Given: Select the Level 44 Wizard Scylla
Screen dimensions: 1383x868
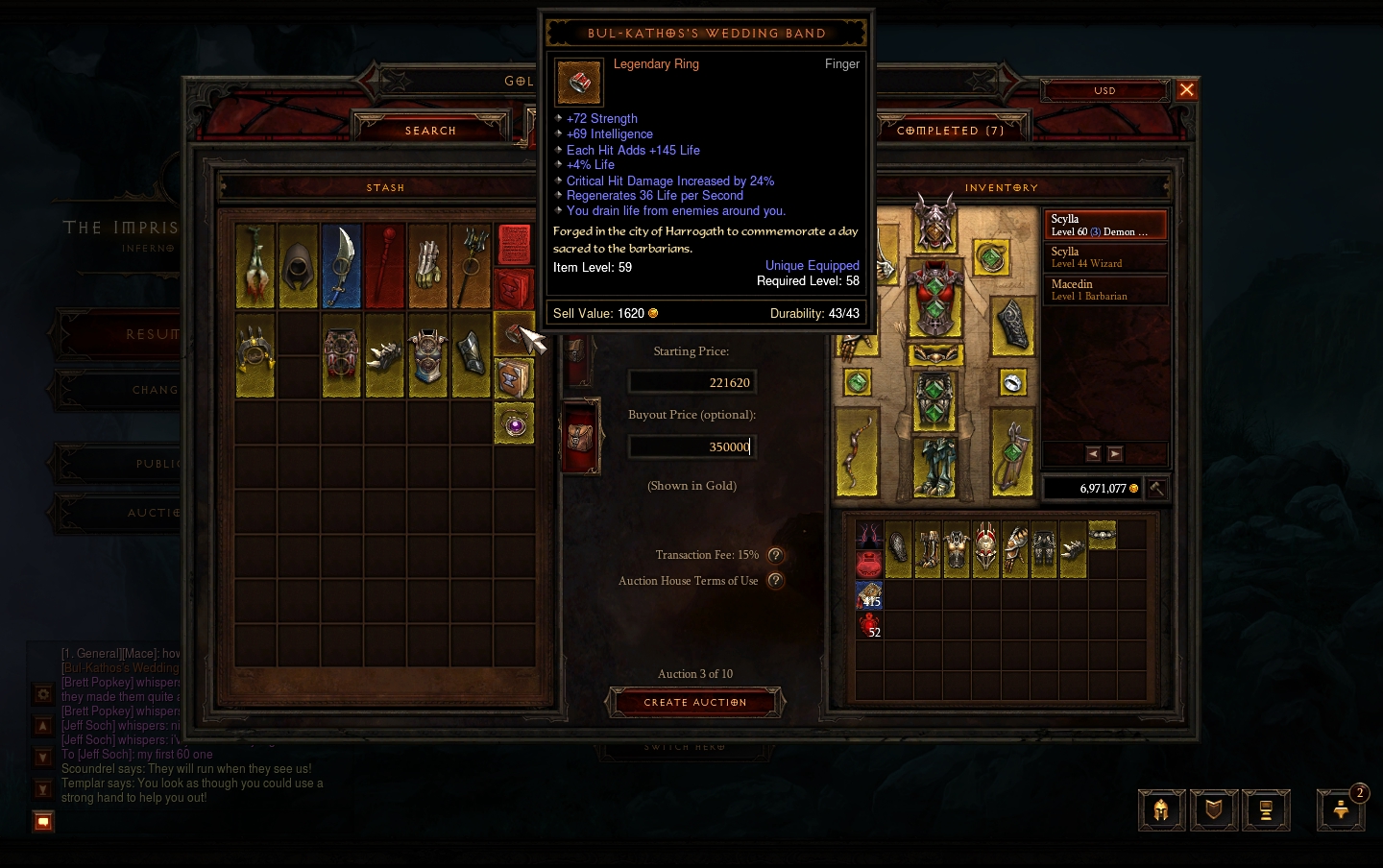Looking at the screenshot, I should [x=1104, y=257].
